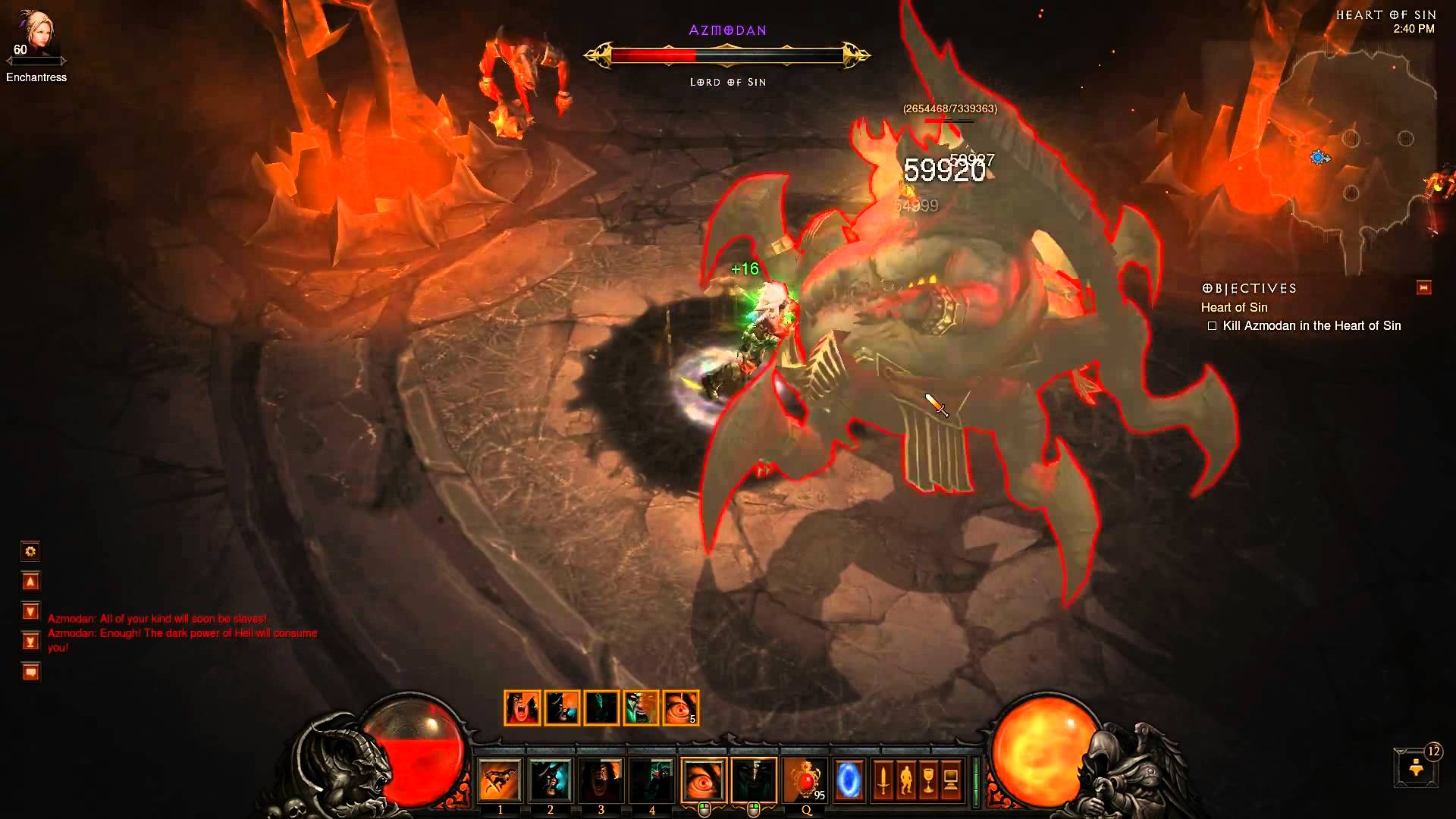Open chat settings gear icon
Screen dimensions: 1456x819
tap(30, 551)
